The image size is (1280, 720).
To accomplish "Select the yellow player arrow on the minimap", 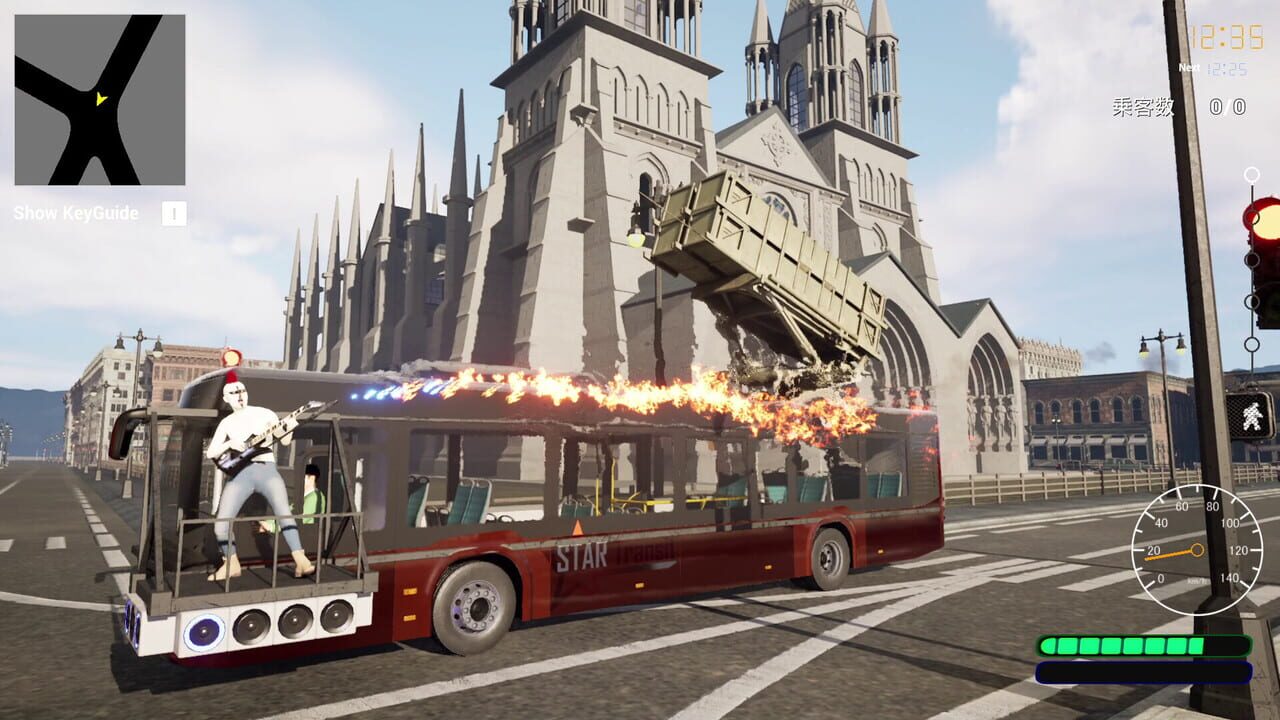I will click(100, 100).
